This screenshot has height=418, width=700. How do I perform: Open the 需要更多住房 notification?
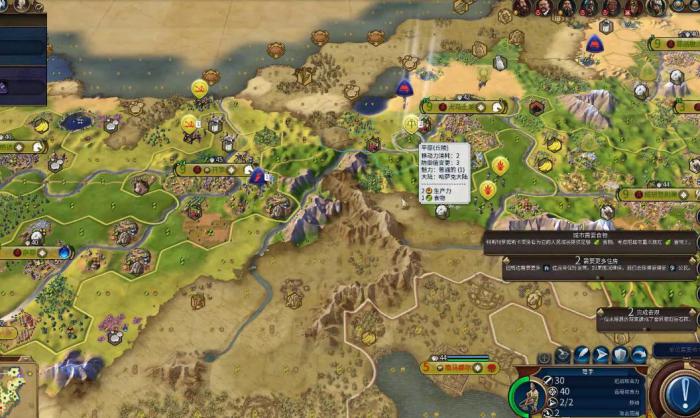tap(590, 264)
